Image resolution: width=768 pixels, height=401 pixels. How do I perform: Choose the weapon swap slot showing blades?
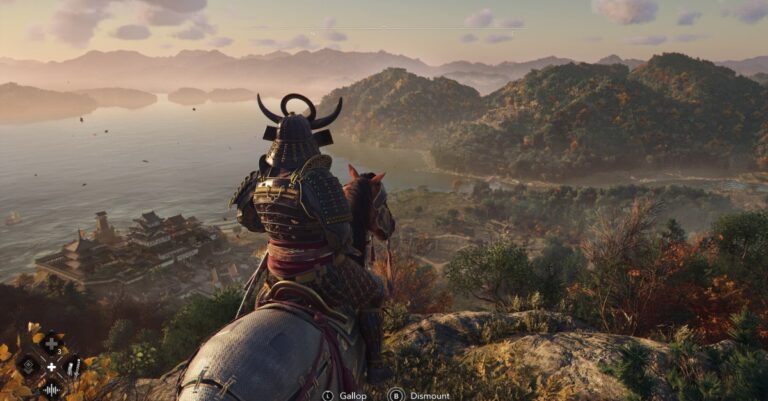(x=73, y=367)
